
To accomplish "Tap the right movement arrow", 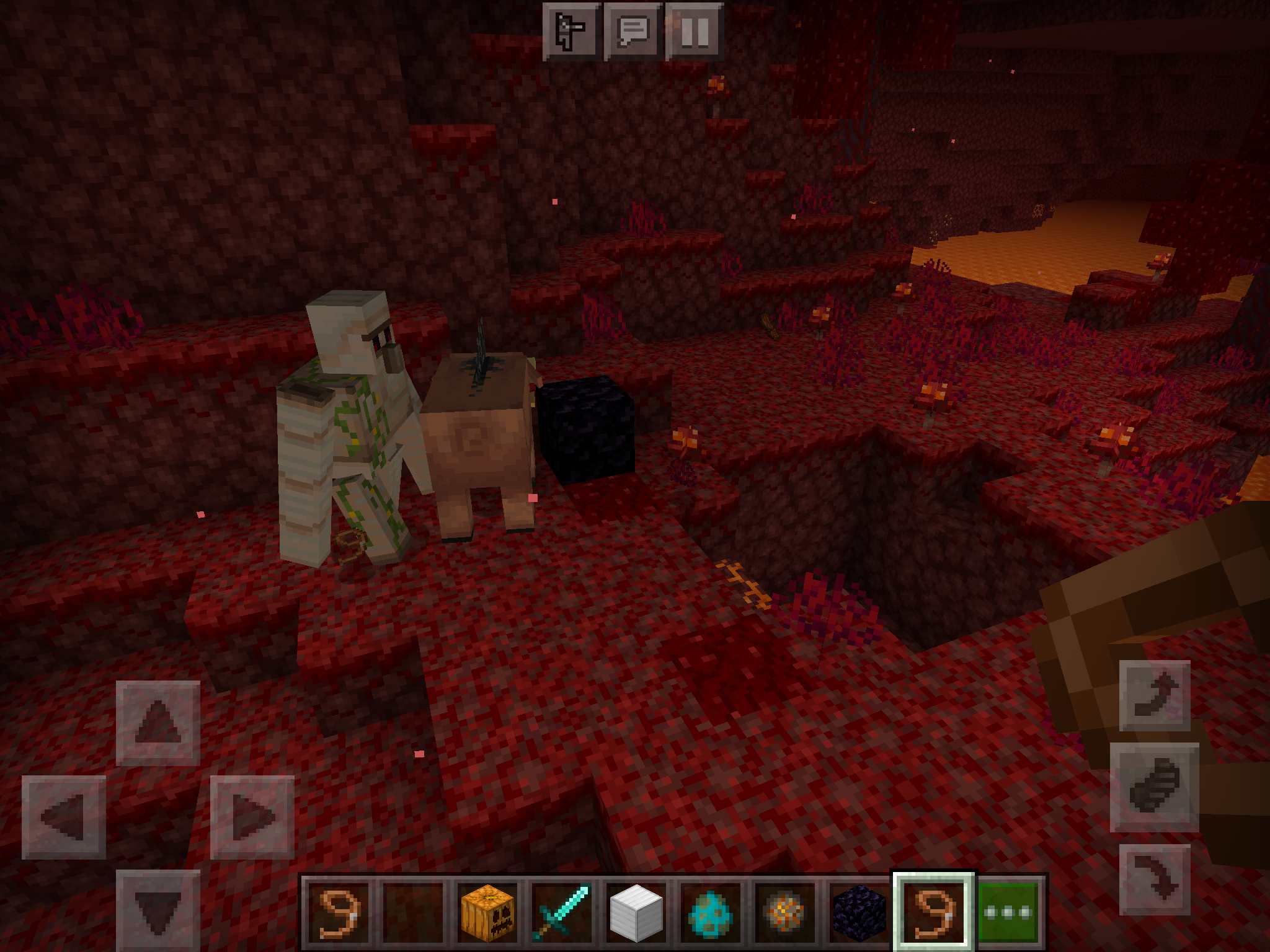I will (252, 817).
